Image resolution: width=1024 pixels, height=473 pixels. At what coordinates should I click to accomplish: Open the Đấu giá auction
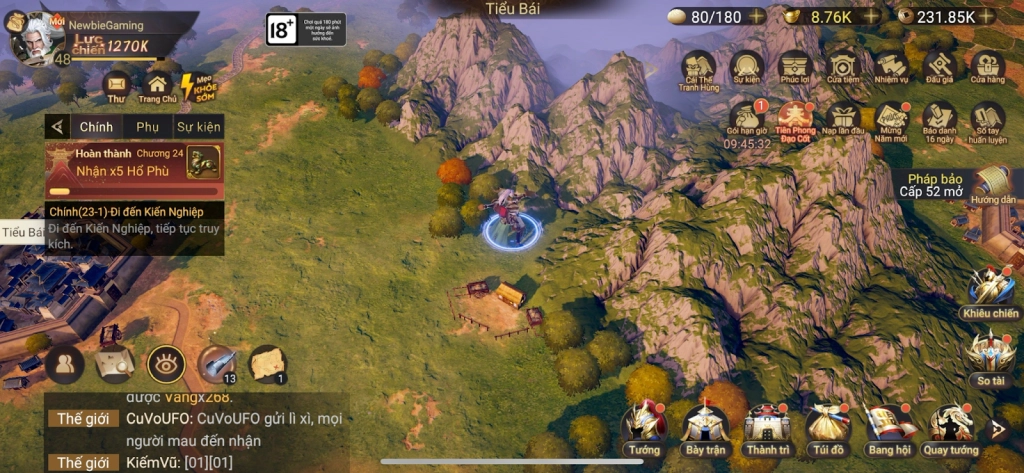pos(939,68)
